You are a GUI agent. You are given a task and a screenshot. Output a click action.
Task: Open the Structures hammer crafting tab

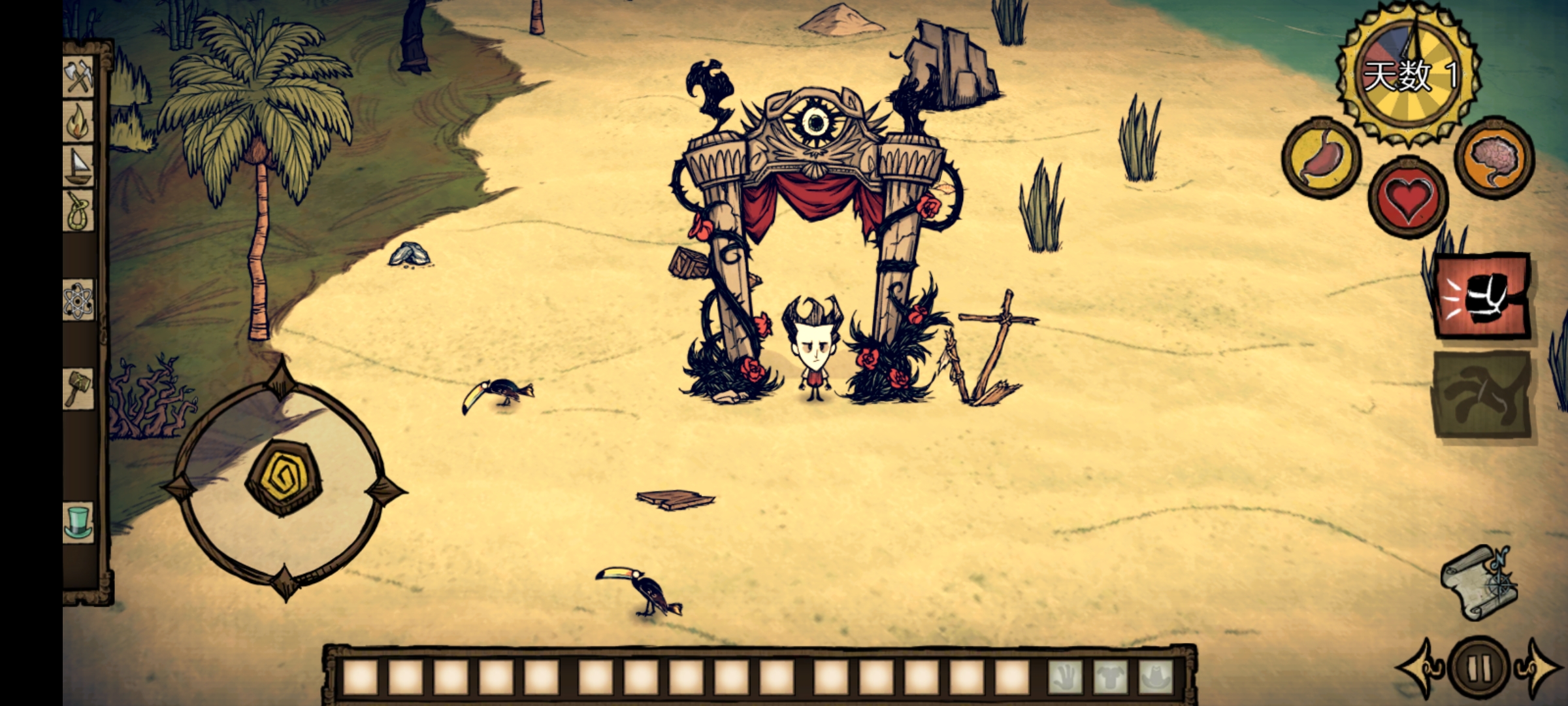(x=78, y=388)
